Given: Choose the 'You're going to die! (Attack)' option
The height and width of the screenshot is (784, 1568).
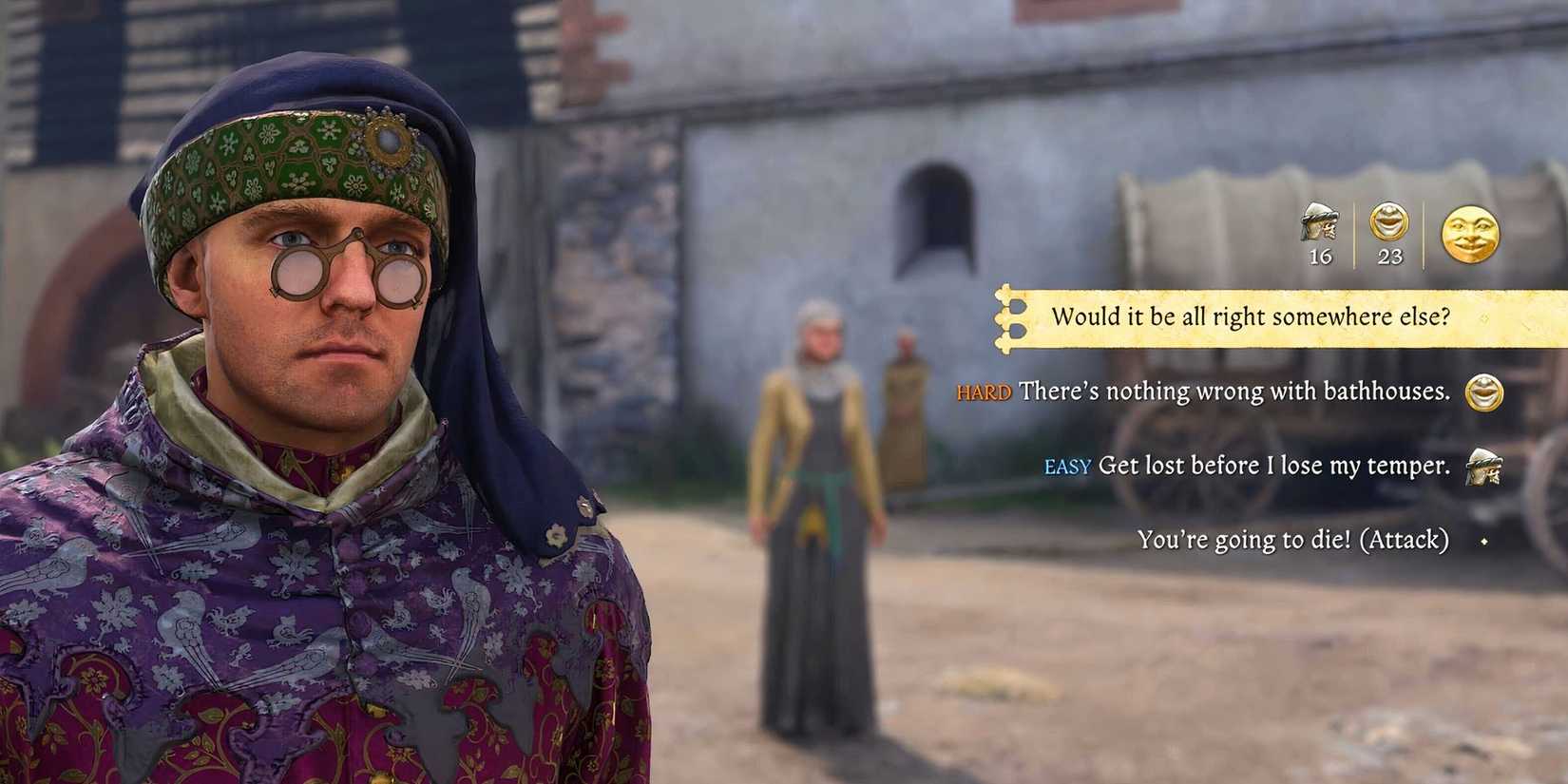Looking at the screenshot, I should click(1293, 540).
